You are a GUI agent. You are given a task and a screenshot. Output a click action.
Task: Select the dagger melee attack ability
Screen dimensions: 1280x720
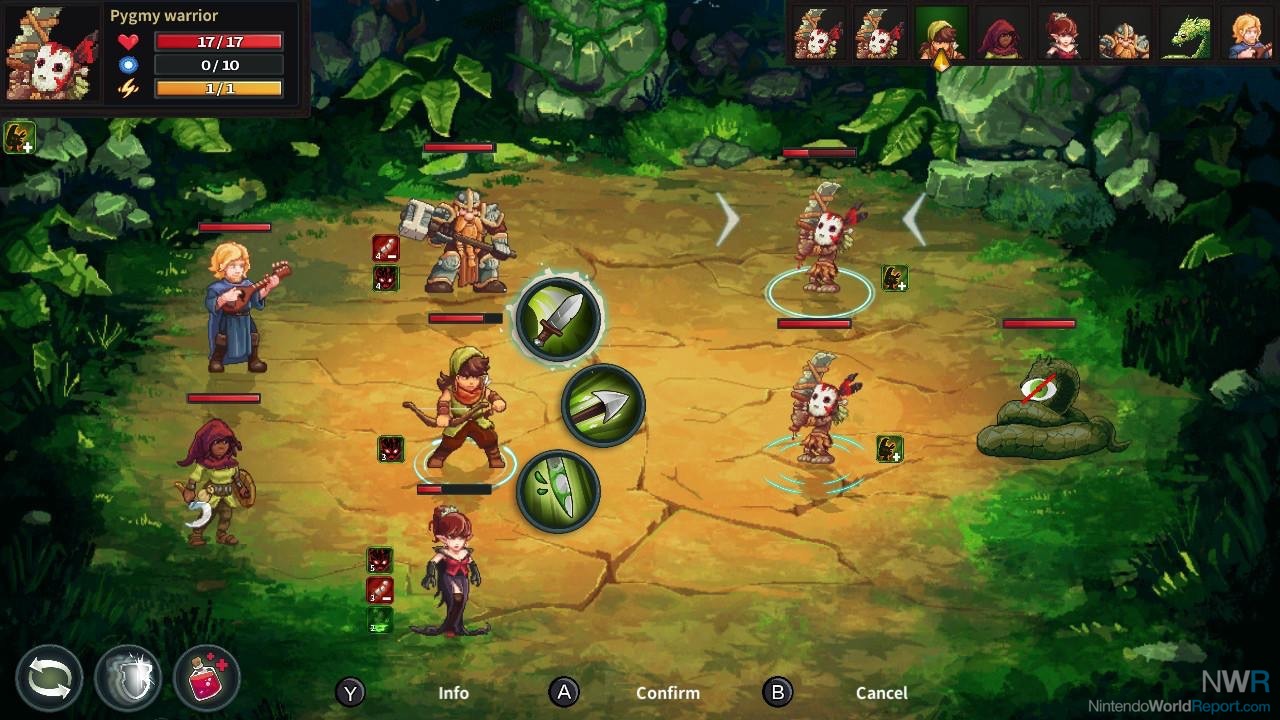click(558, 319)
